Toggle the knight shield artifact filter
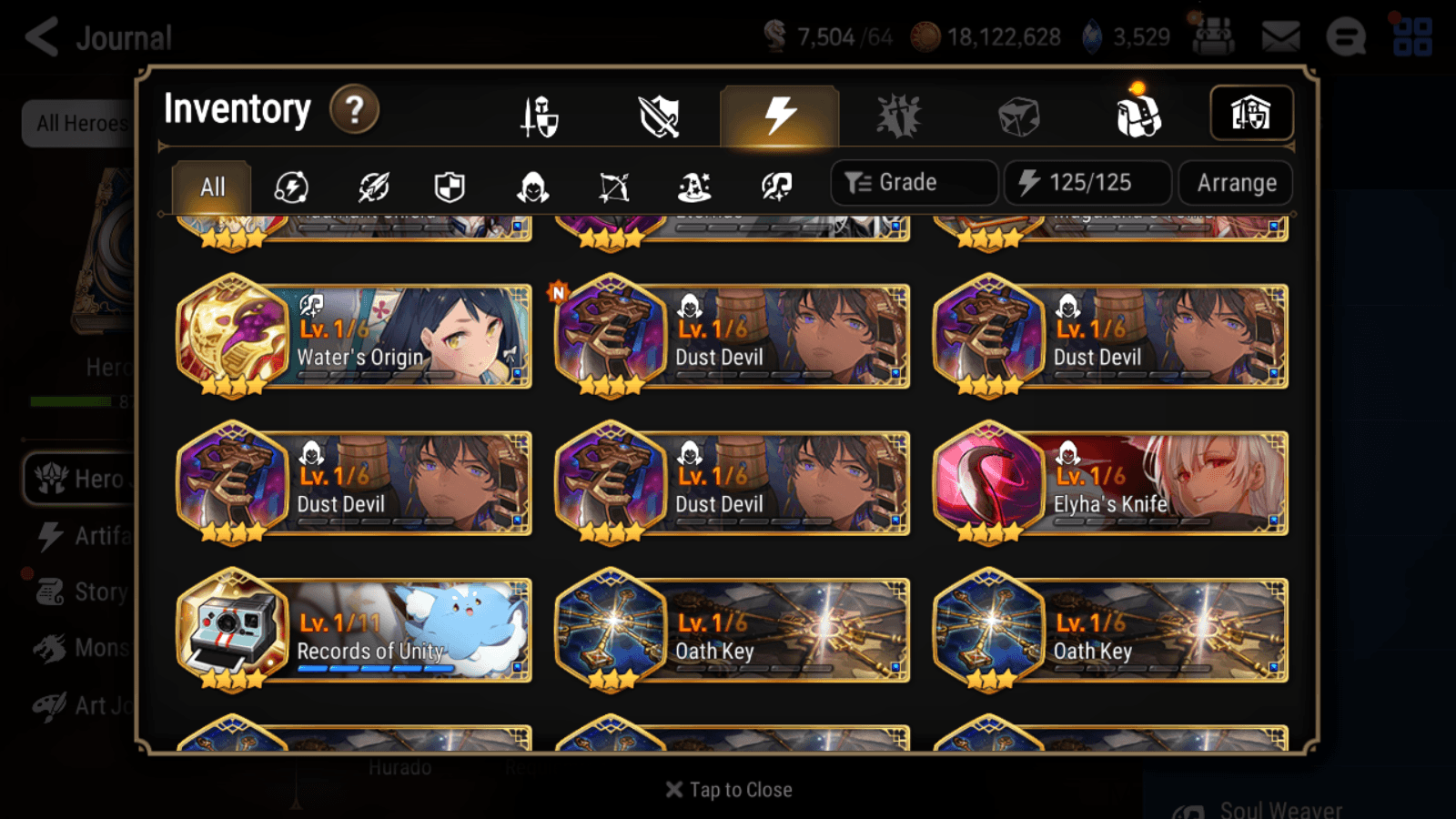This screenshot has height=819, width=1456. pos(450,187)
